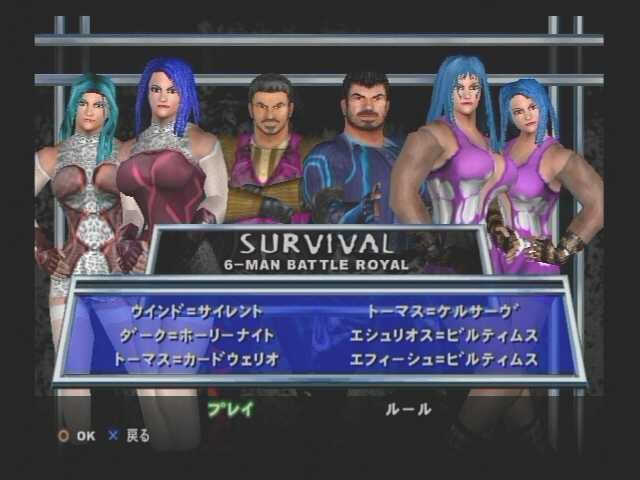The image size is (640, 480).
Task: Select the プレイ (Play) option
Action: pos(230,409)
